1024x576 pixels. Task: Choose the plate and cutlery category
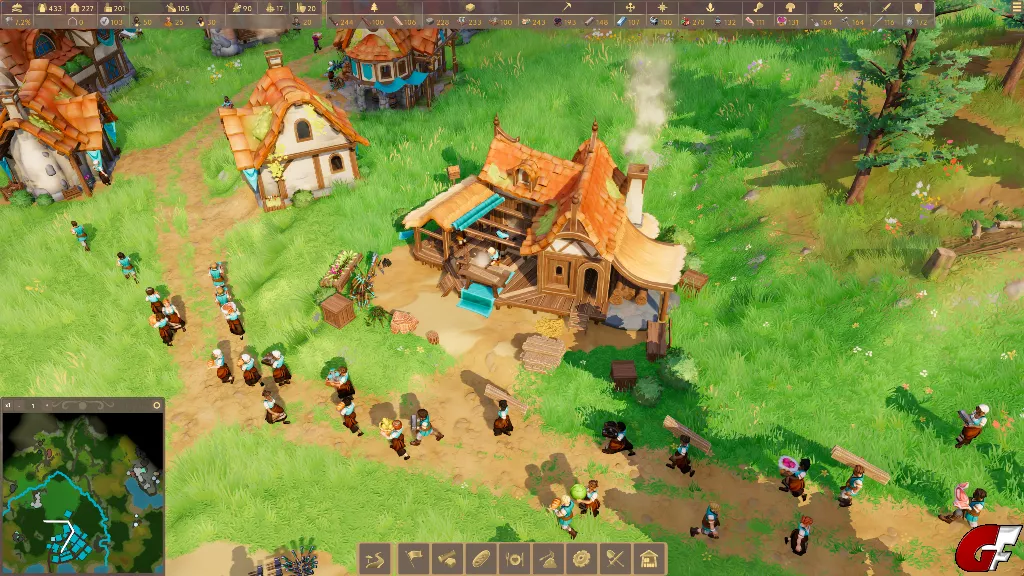pos(513,558)
